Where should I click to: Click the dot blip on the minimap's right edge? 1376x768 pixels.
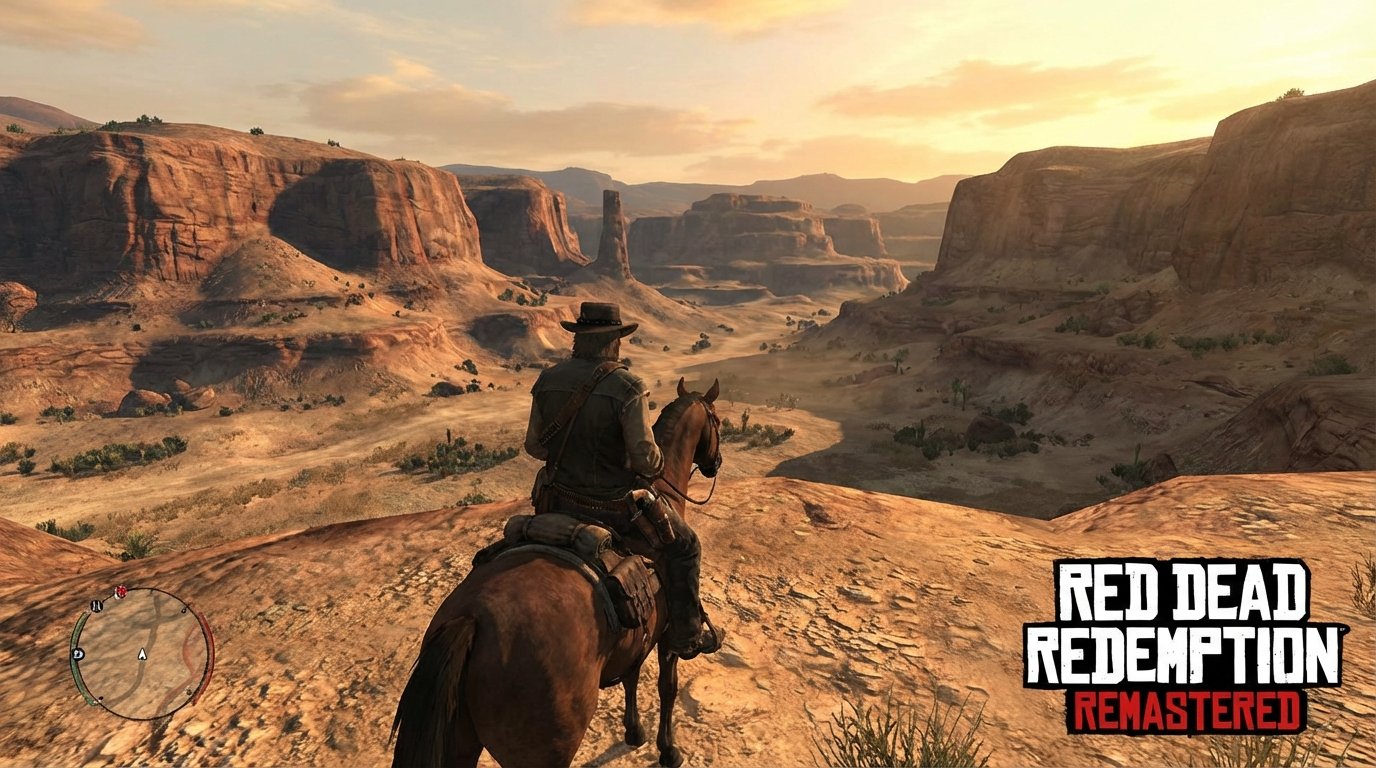click(x=189, y=692)
